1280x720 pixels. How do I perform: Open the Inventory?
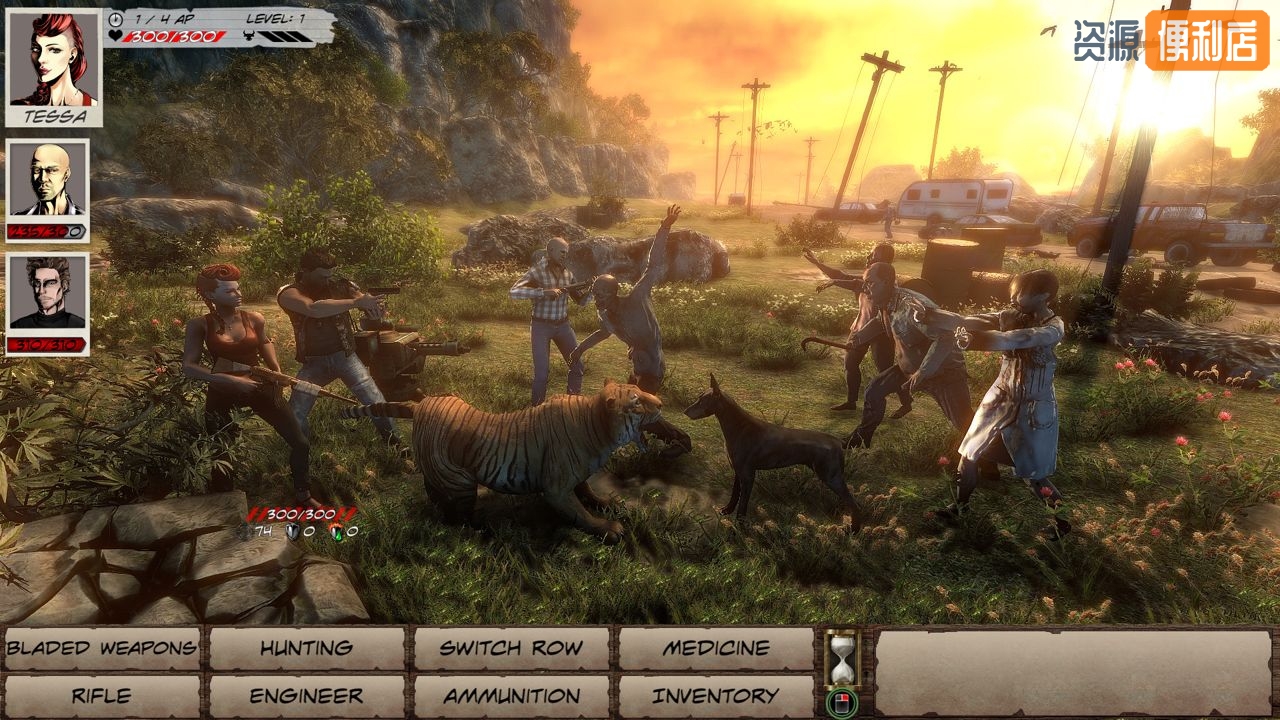(716, 696)
